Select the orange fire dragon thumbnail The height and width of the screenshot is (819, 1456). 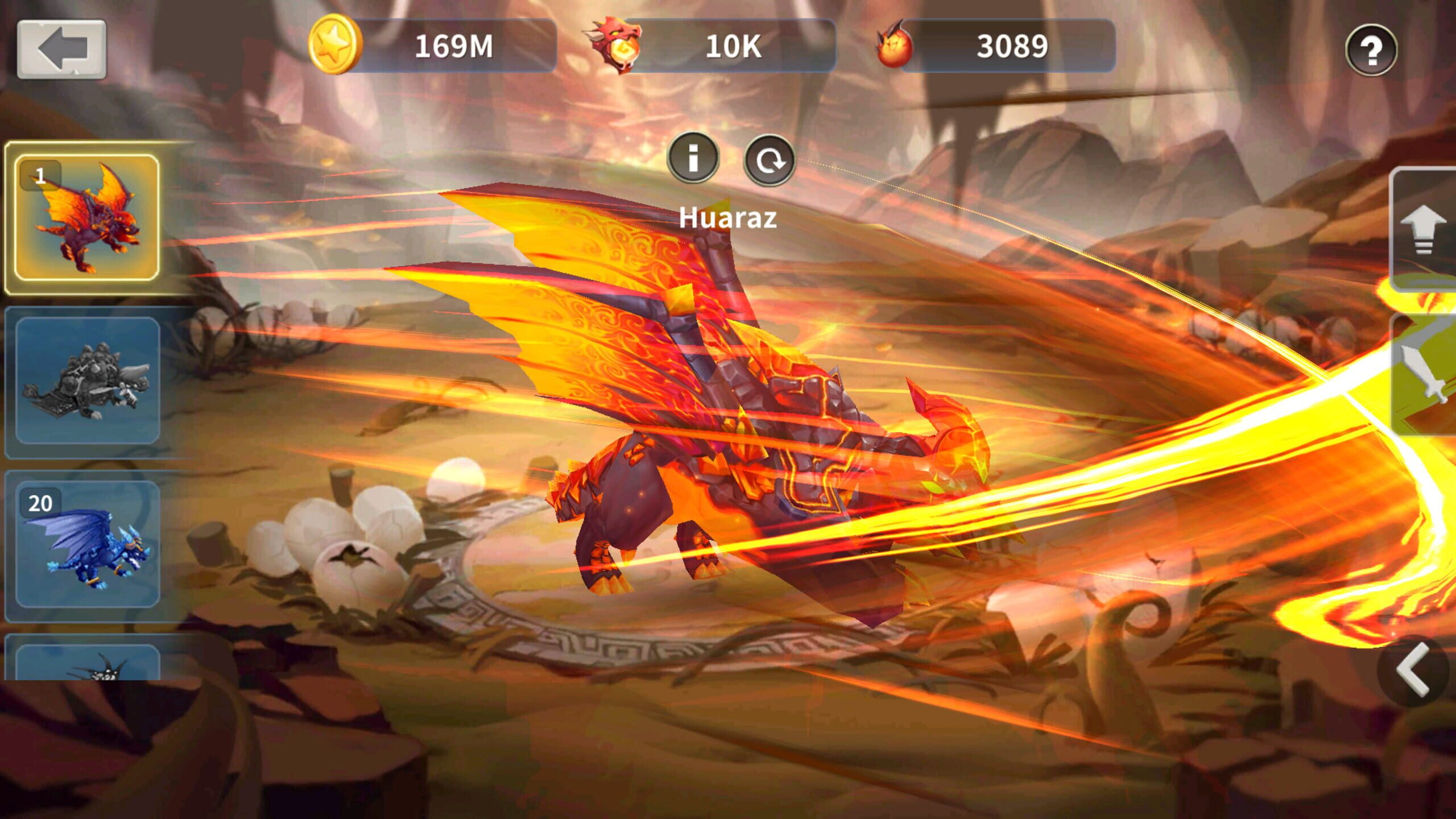click(x=86, y=217)
